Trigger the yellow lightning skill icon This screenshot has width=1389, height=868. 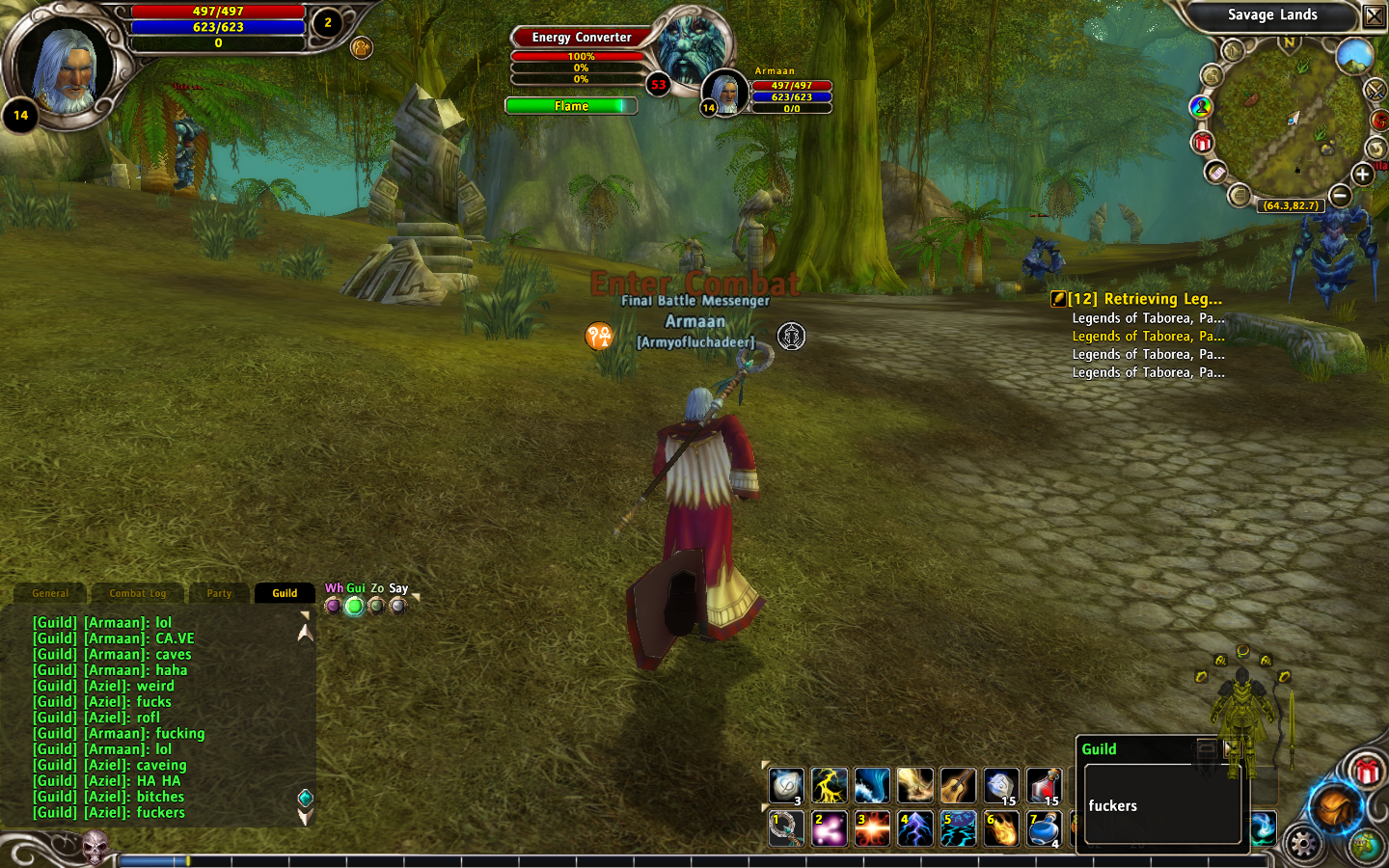829,786
